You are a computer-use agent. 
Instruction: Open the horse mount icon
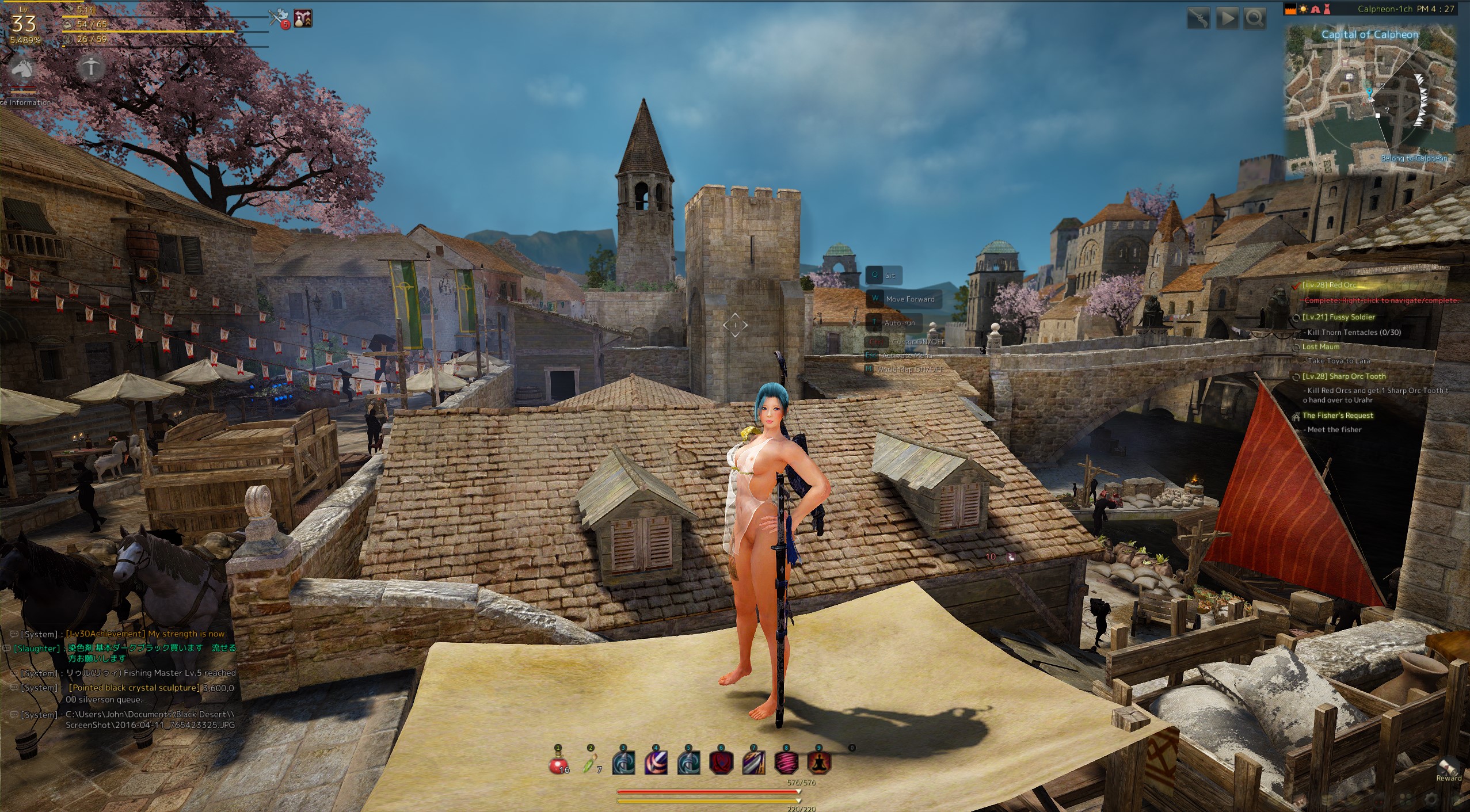(22, 69)
